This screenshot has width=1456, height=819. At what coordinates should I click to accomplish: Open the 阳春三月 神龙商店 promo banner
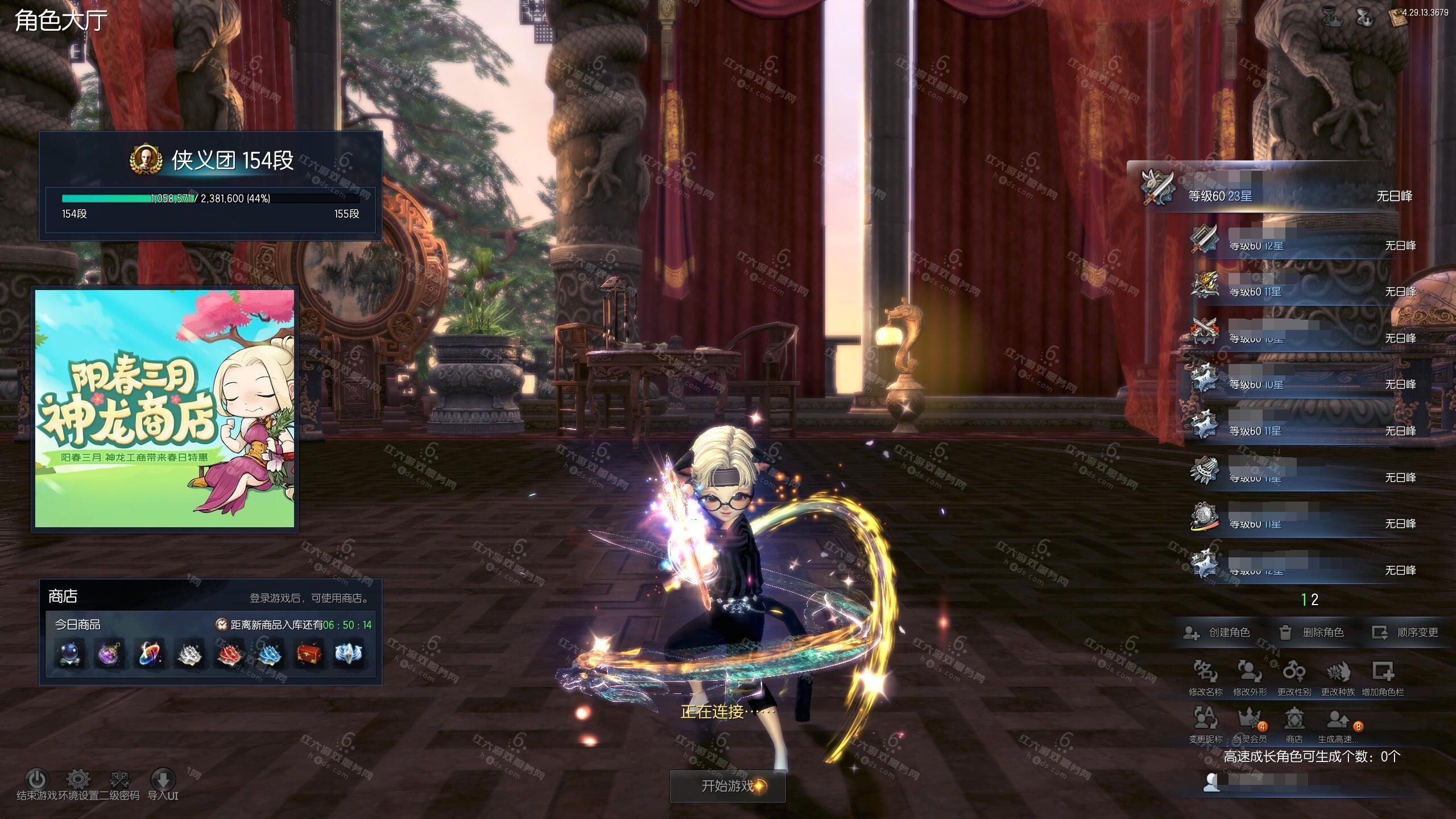tap(165, 408)
